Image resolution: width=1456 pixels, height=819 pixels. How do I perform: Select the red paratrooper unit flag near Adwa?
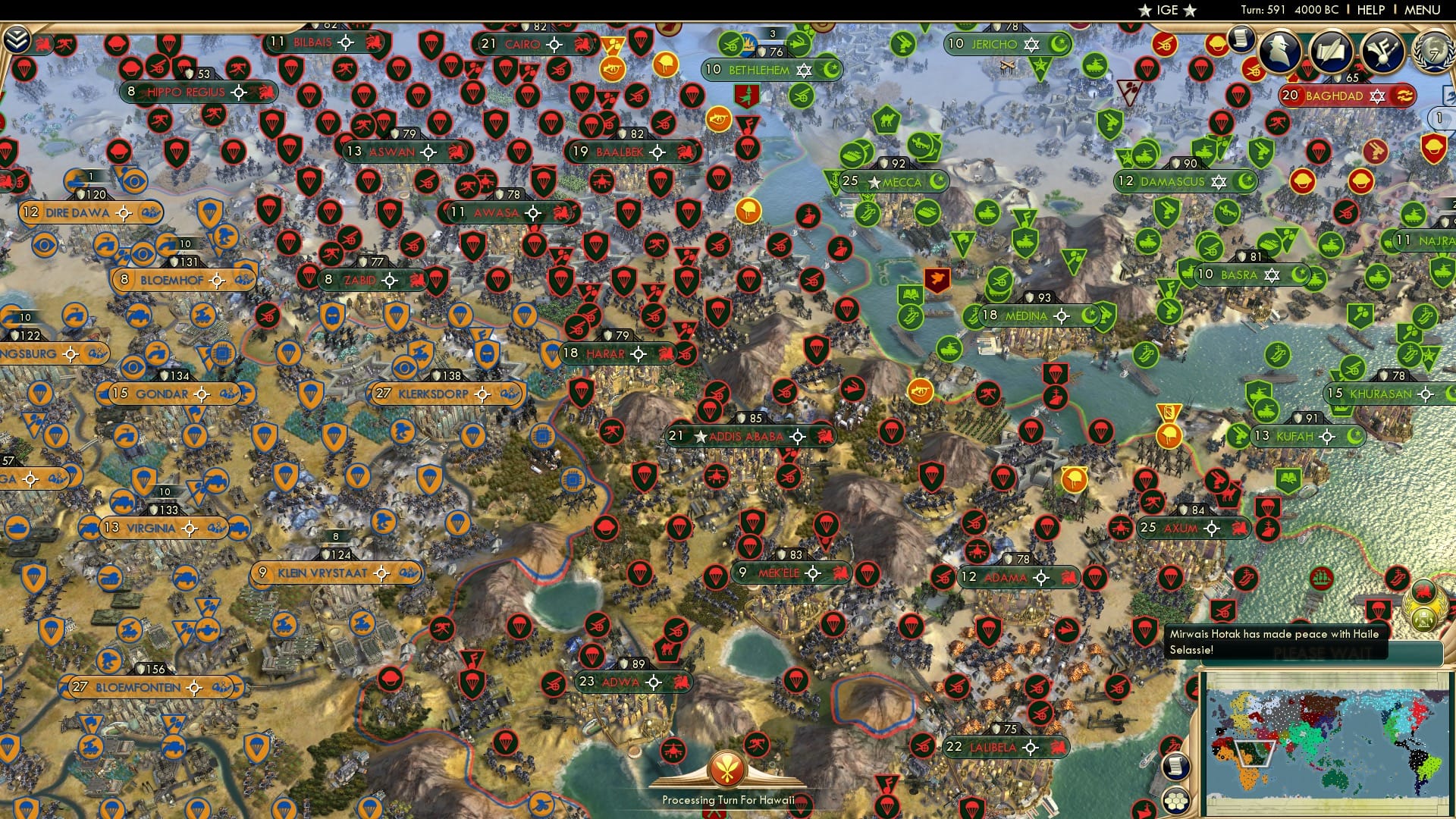591,656
